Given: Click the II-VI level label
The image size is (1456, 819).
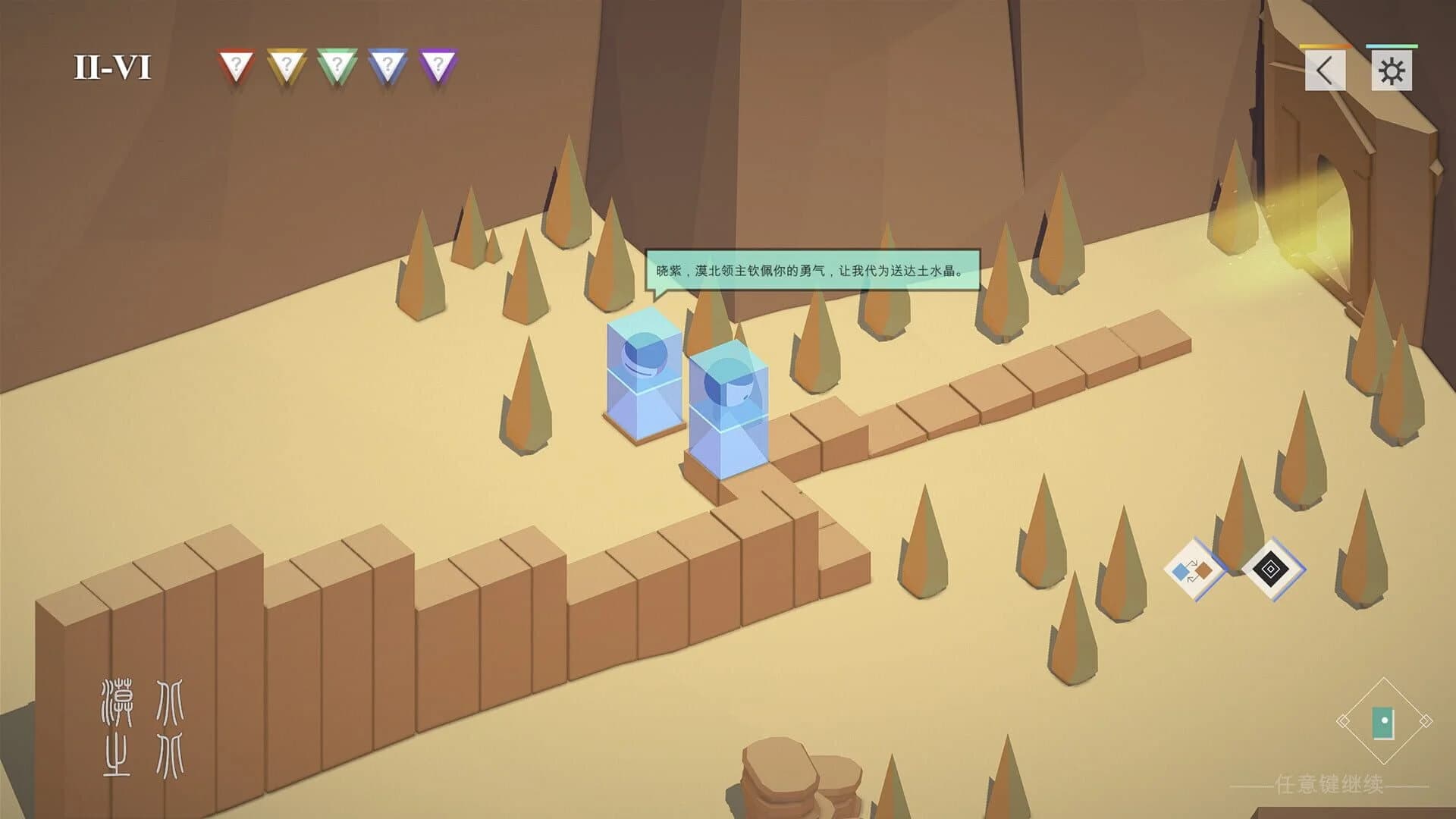Looking at the screenshot, I should [114, 64].
